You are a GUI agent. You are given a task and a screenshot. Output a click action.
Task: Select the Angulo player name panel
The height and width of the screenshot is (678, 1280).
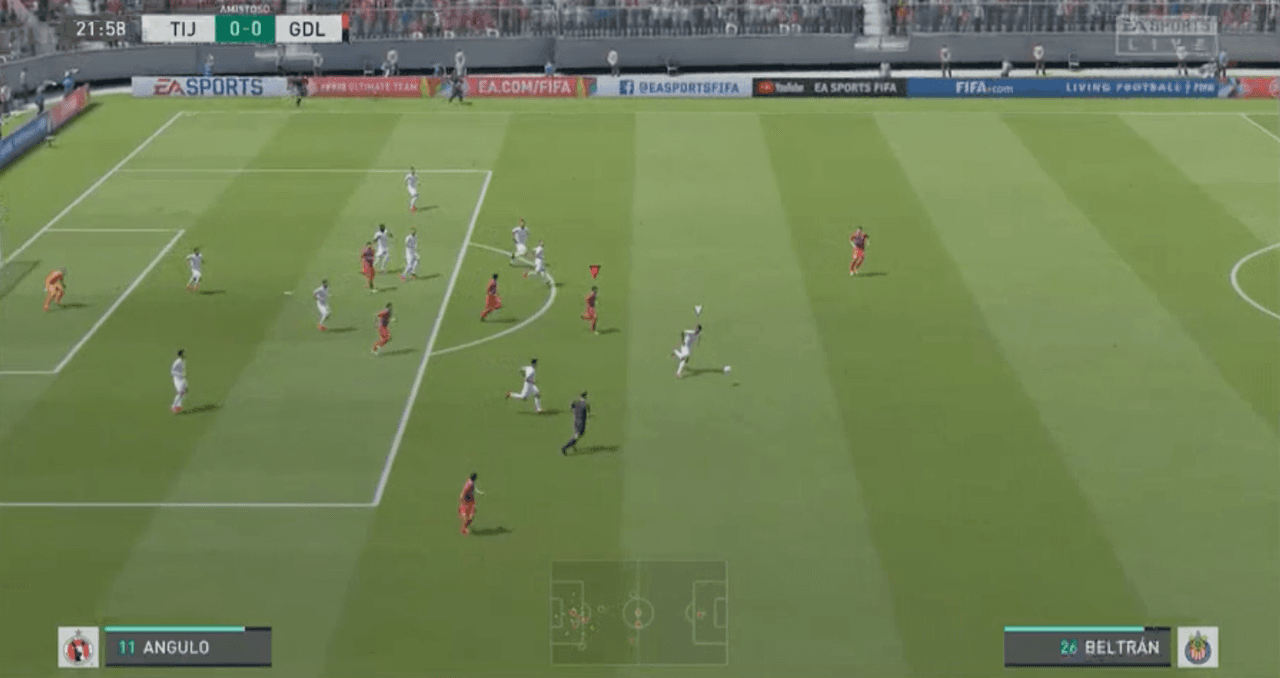click(x=188, y=647)
